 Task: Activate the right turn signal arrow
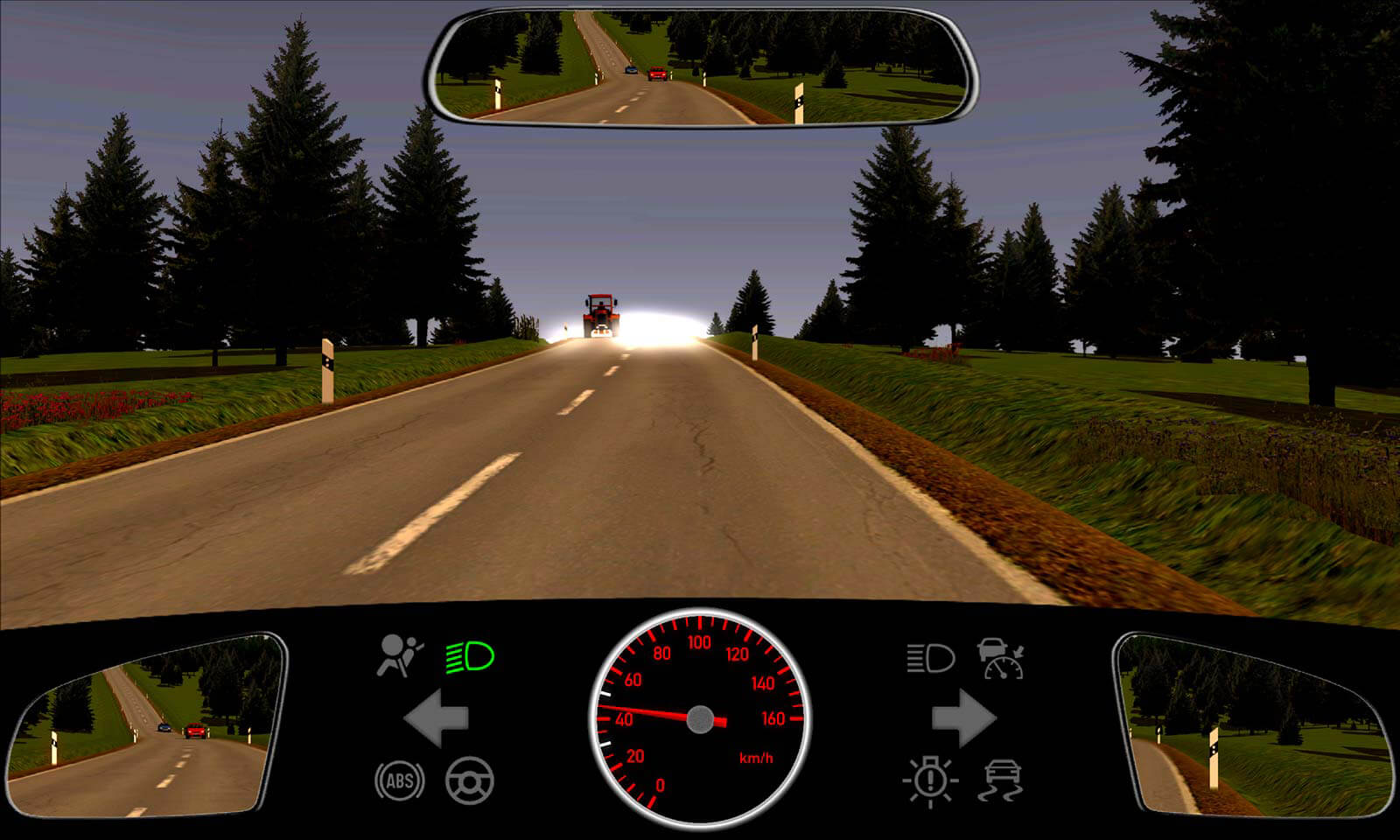pyautogui.click(x=963, y=718)
